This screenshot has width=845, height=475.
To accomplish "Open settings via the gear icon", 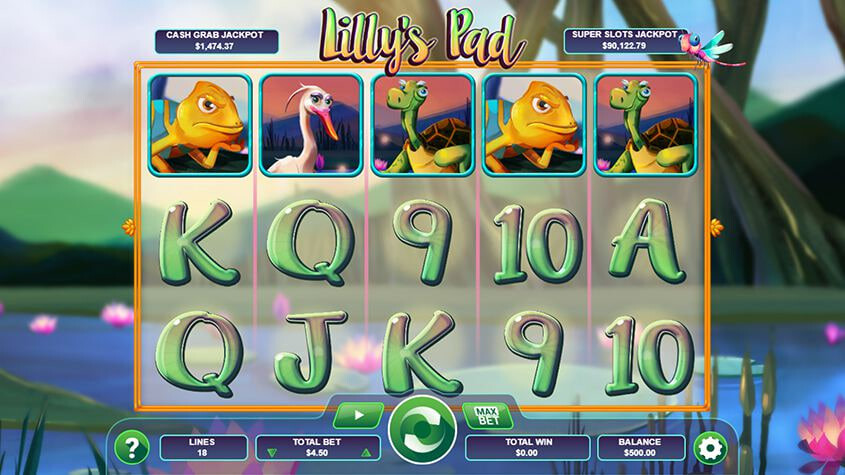I will (710, 446).
